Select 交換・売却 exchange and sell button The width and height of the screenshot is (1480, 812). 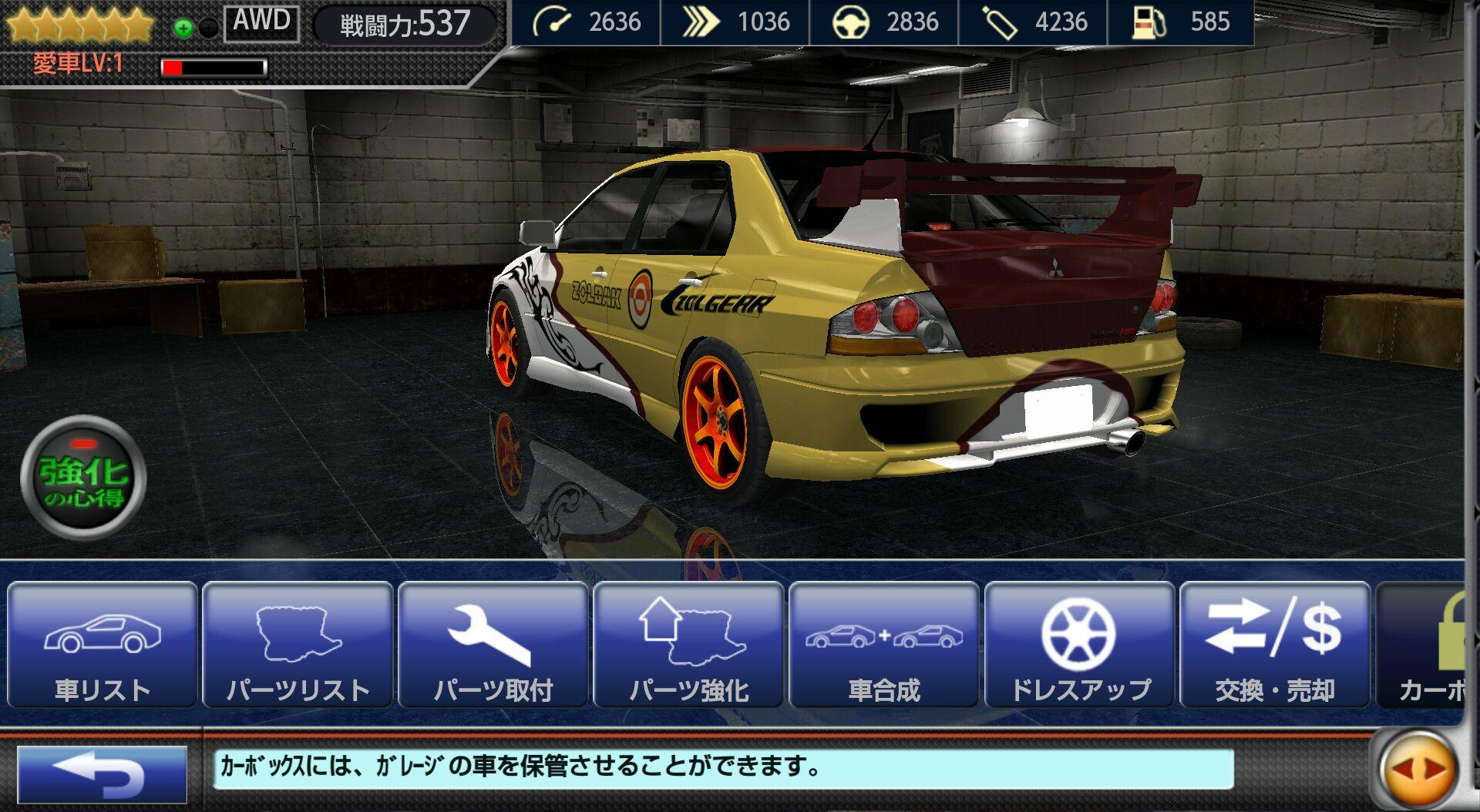click(1275, 646)
